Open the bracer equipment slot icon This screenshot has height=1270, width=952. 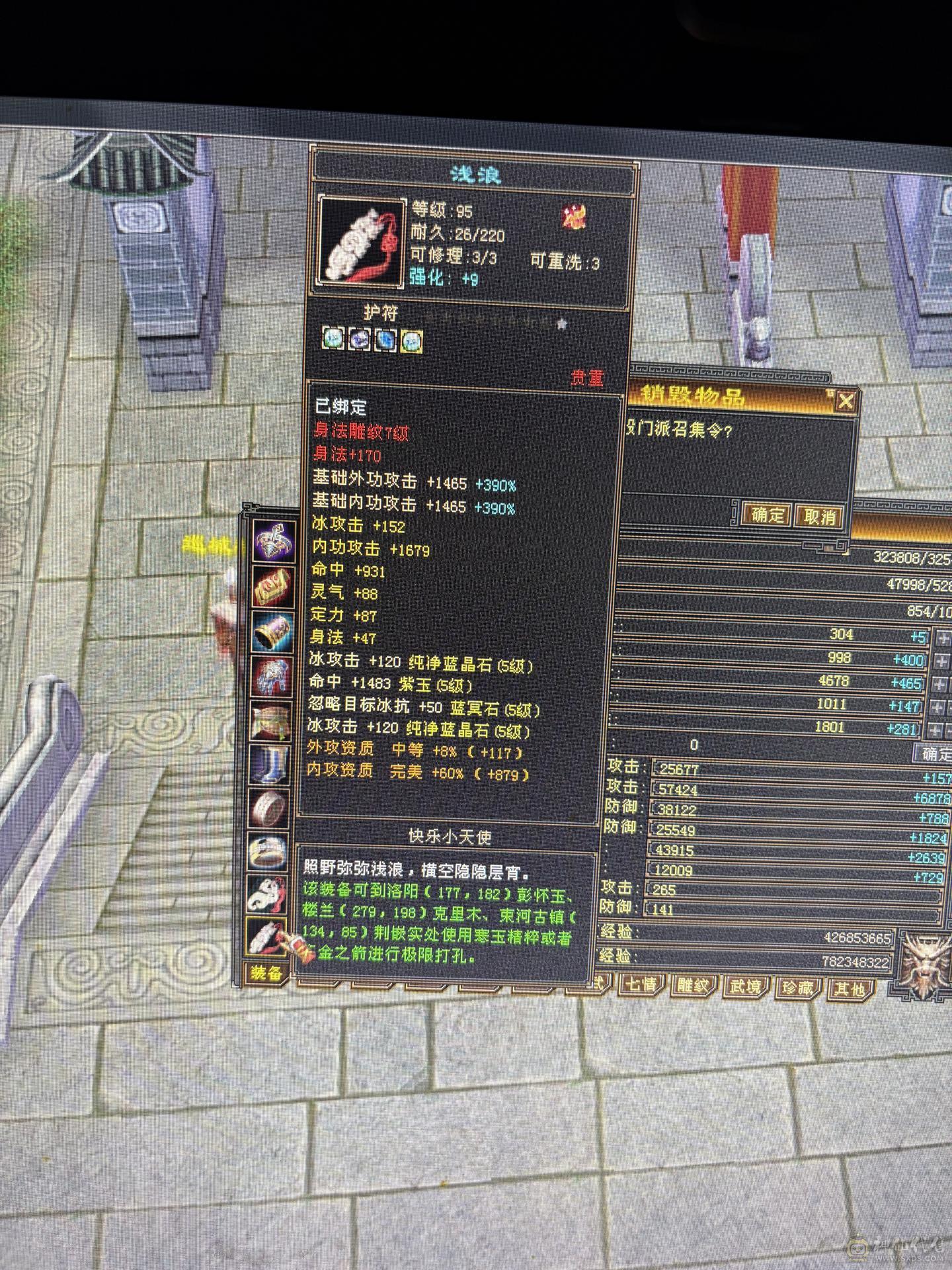click(x=272, y=630)
